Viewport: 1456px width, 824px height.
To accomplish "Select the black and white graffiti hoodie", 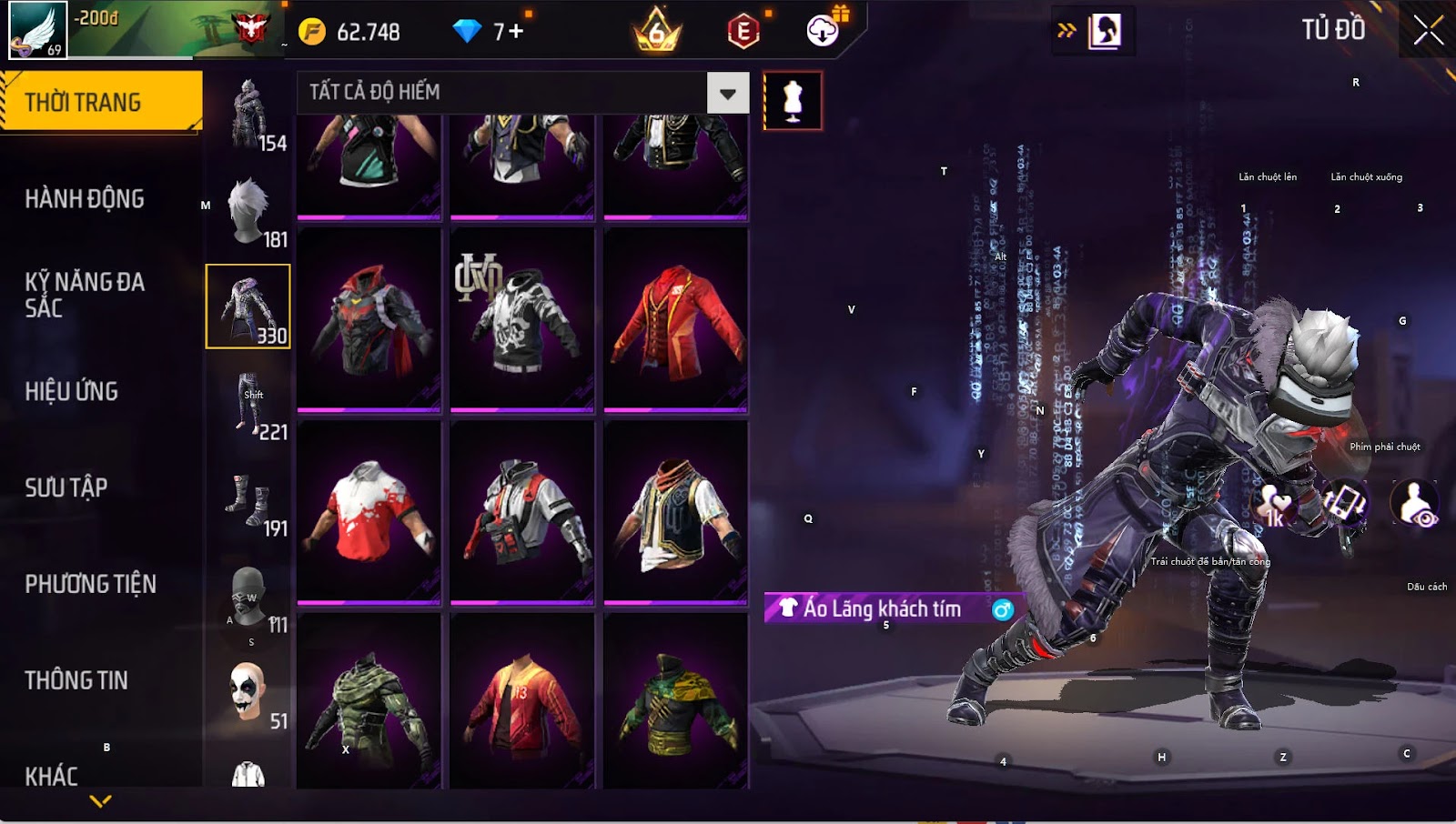I will [x=521, y=320].
